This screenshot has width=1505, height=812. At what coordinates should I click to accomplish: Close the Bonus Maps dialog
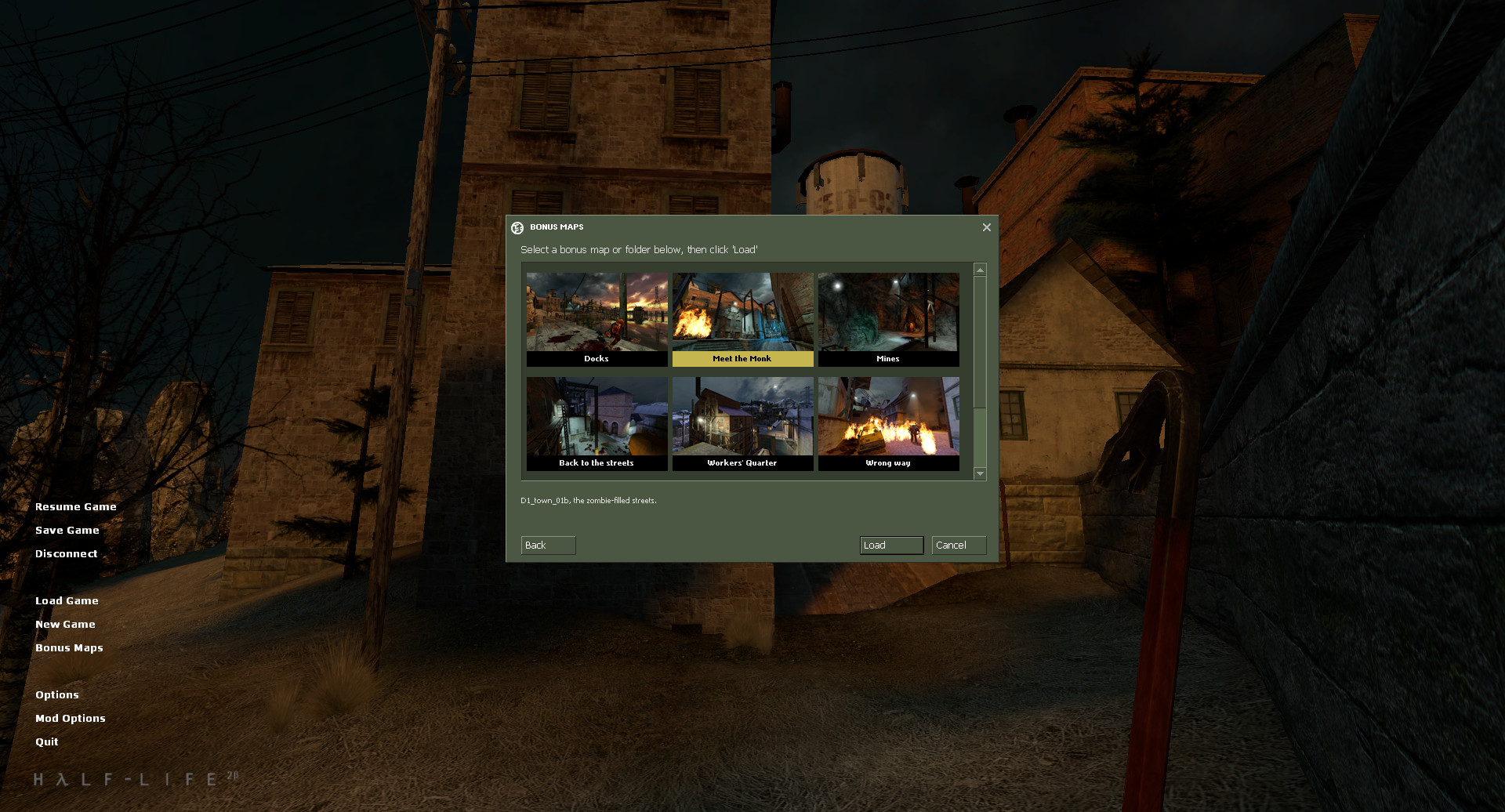[x=986, y=227]
